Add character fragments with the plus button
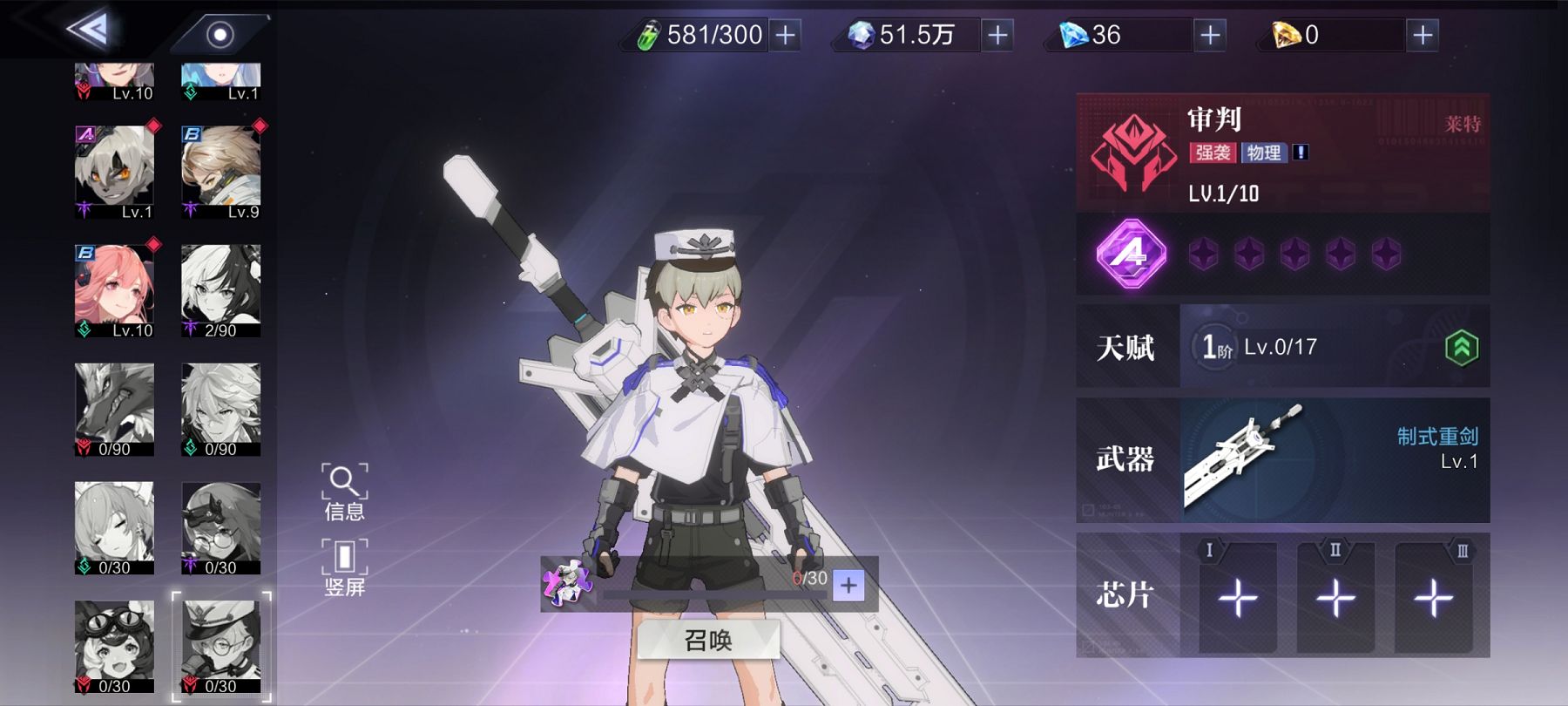Viewport: 1568px width, 706px height. [x=848, y=586]
